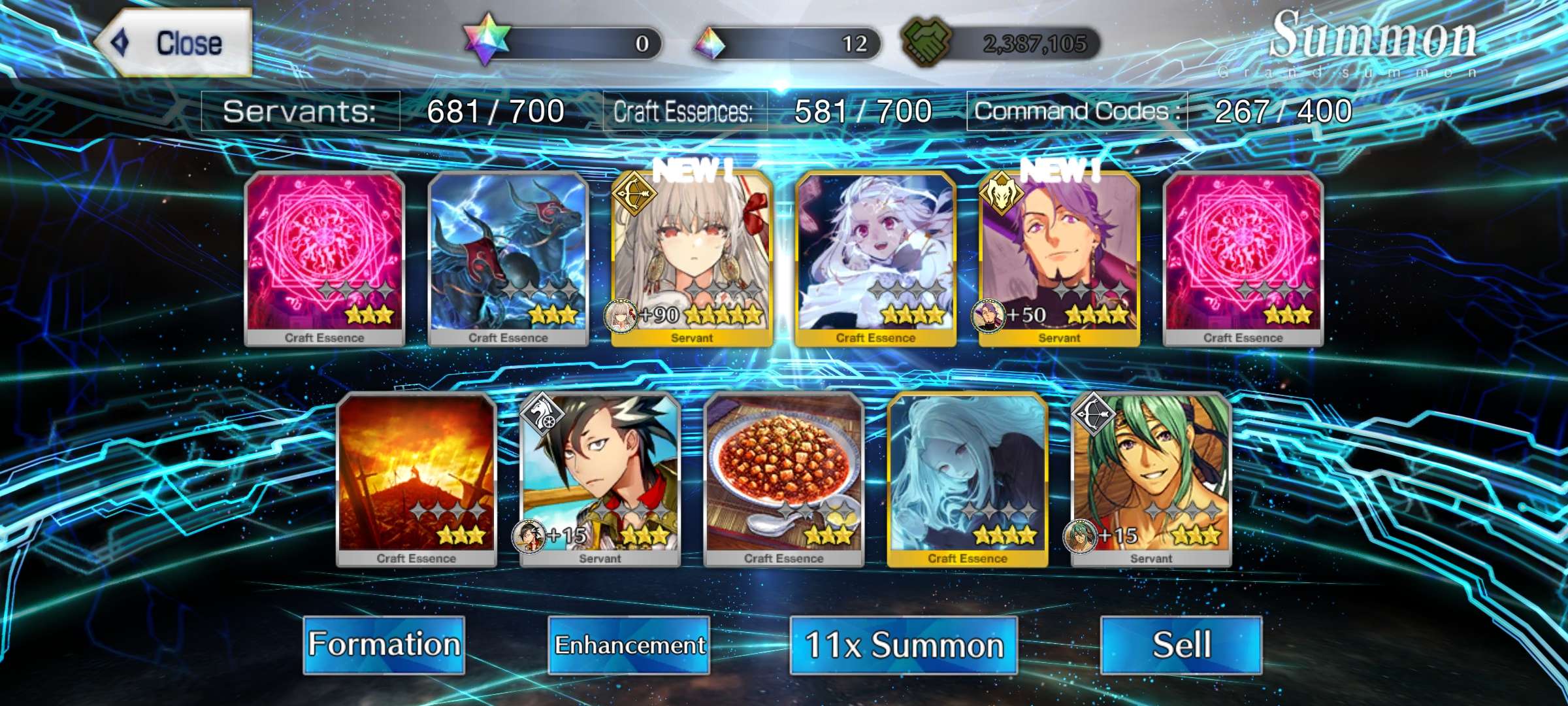Go to the Enhancement screen

629,645
